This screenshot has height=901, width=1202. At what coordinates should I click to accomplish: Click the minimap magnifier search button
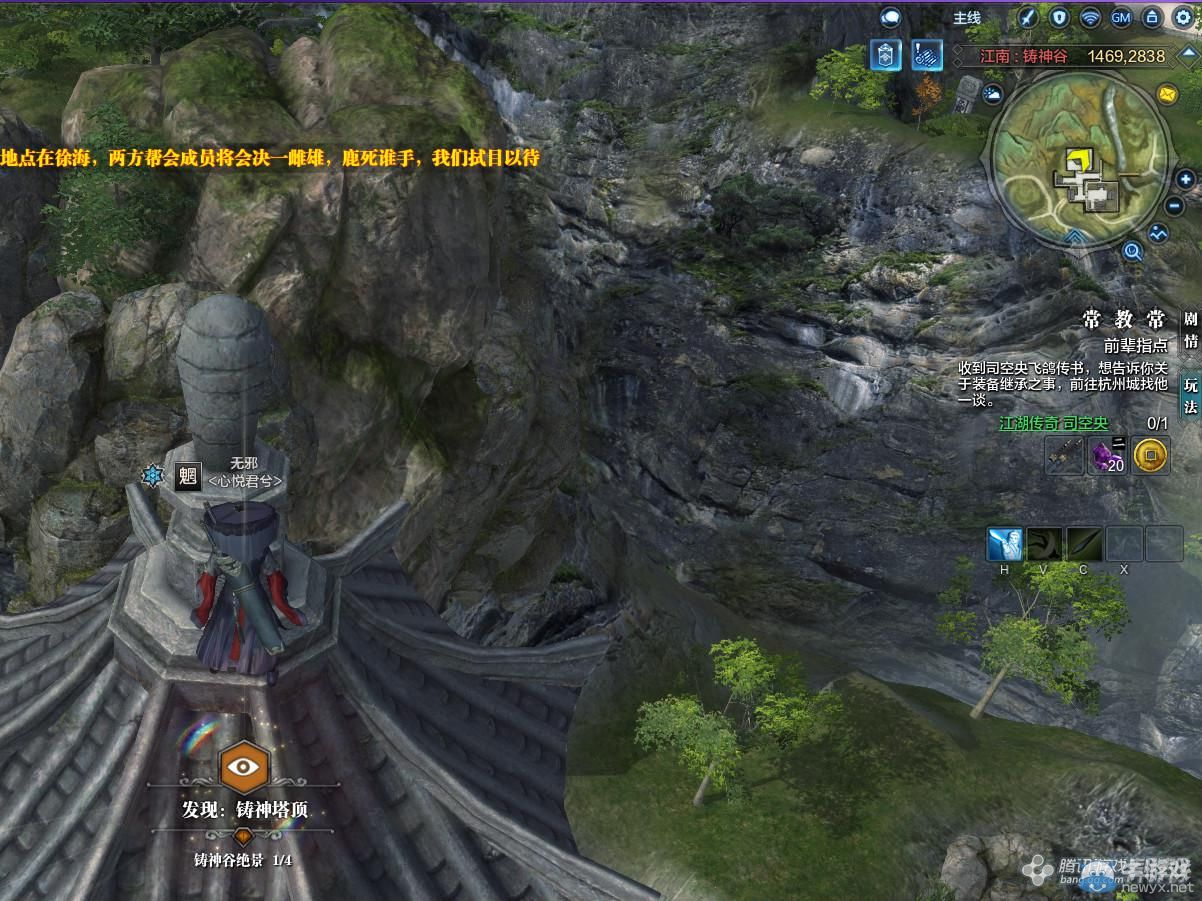click(1133, 251)
